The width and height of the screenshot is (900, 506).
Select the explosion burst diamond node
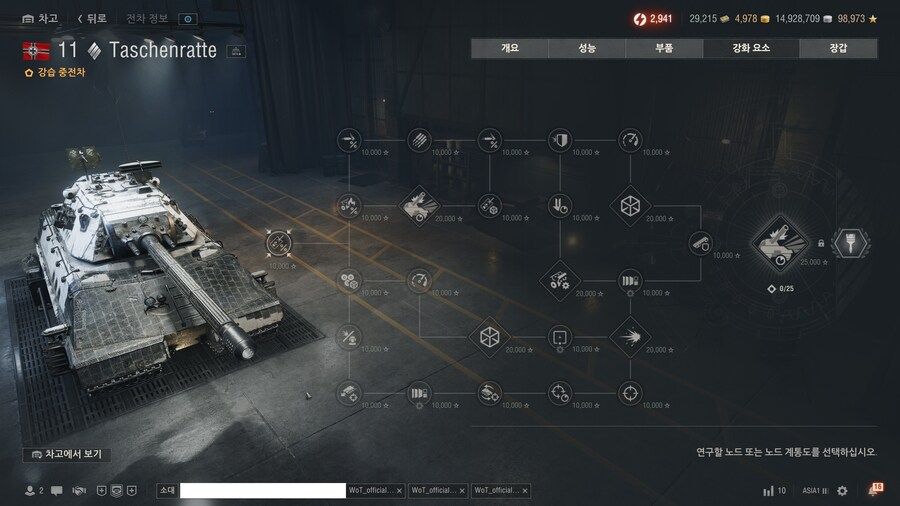click(x=630, y=337)
